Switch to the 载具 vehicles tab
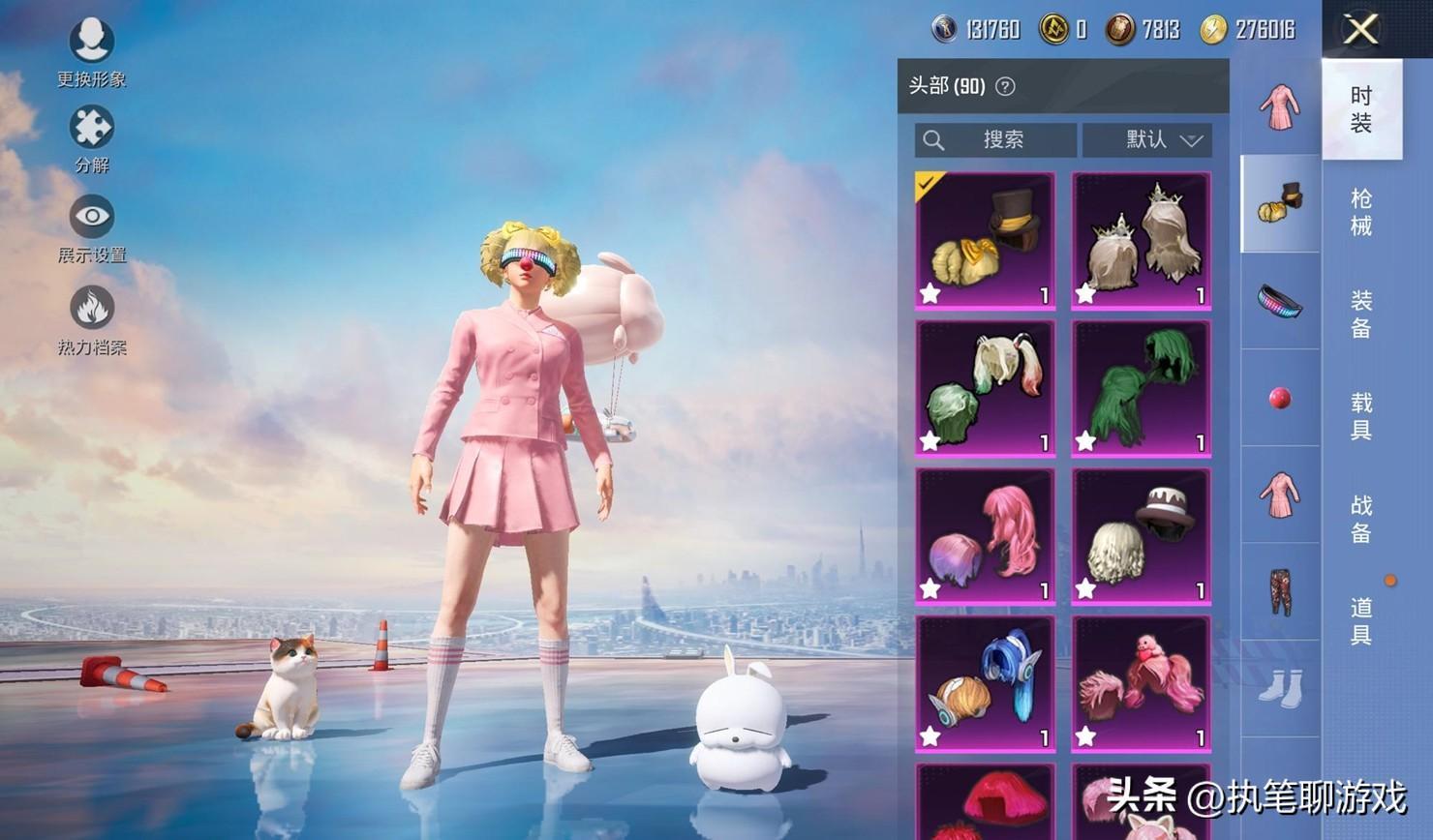This screenshot has width=1433, height=840. 1361,416
